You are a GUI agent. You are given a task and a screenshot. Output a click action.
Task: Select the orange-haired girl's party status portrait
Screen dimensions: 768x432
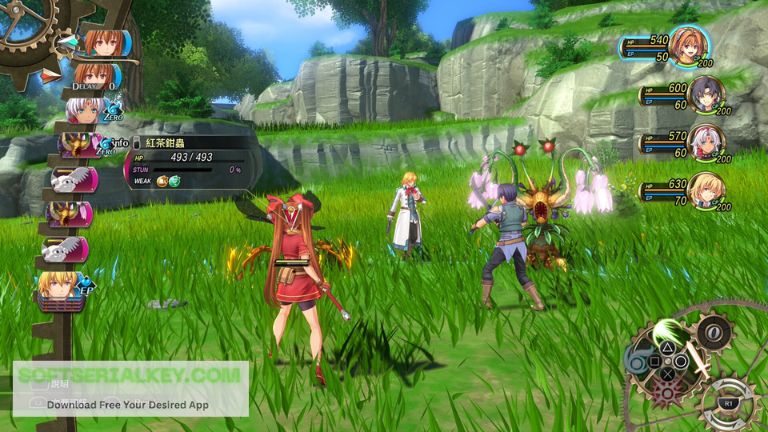pyautogui.click(x=689, y=46)
